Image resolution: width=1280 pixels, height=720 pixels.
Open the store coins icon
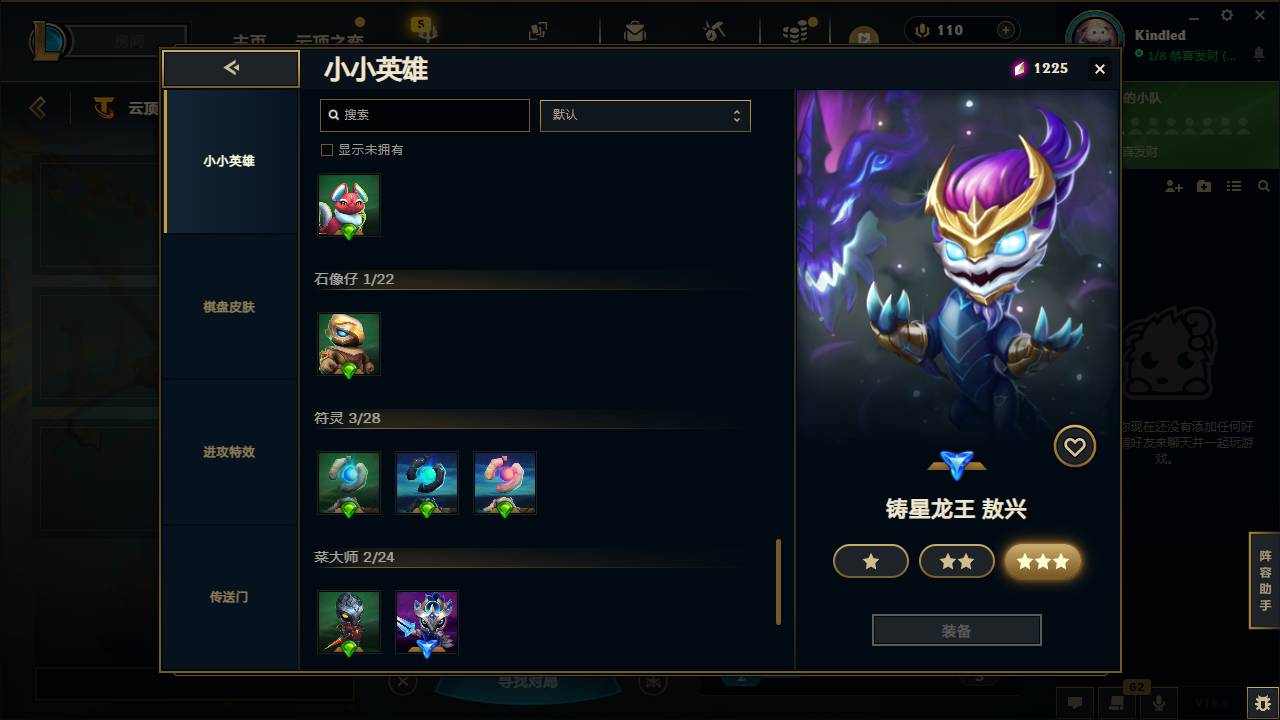click(x=791, y=30)
